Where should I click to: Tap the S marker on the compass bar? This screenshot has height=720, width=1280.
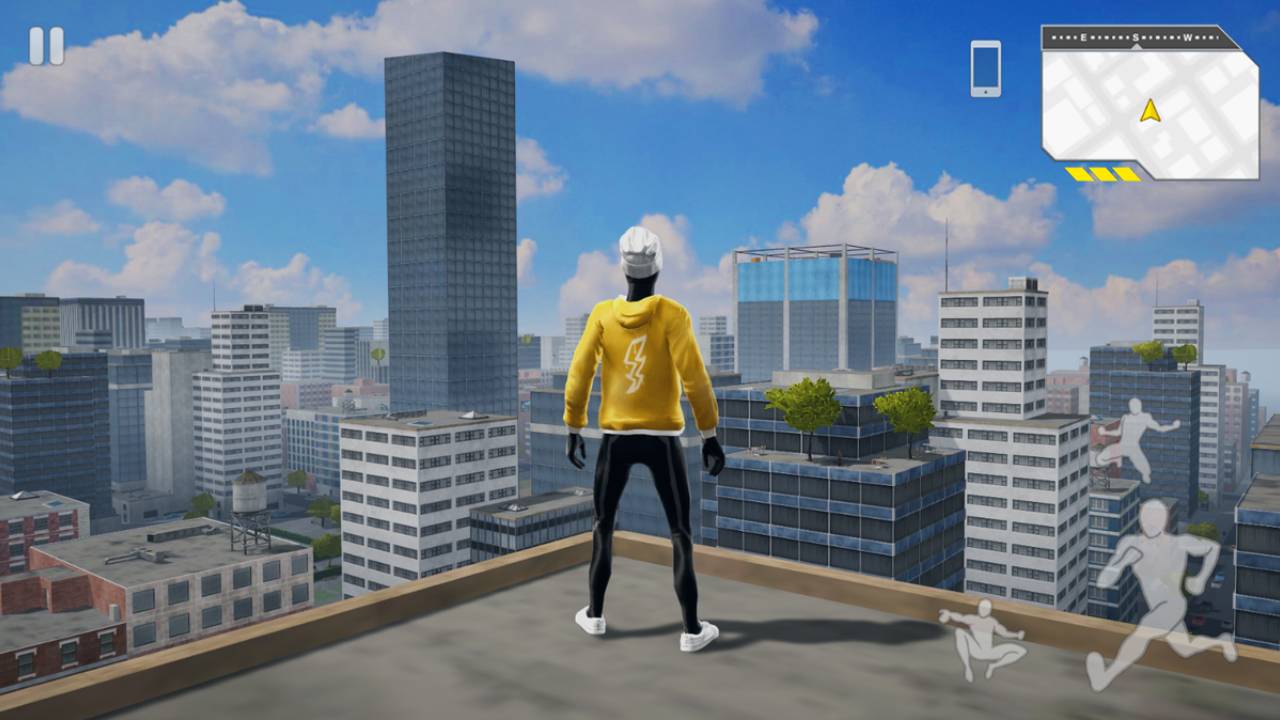[1135, 37]
